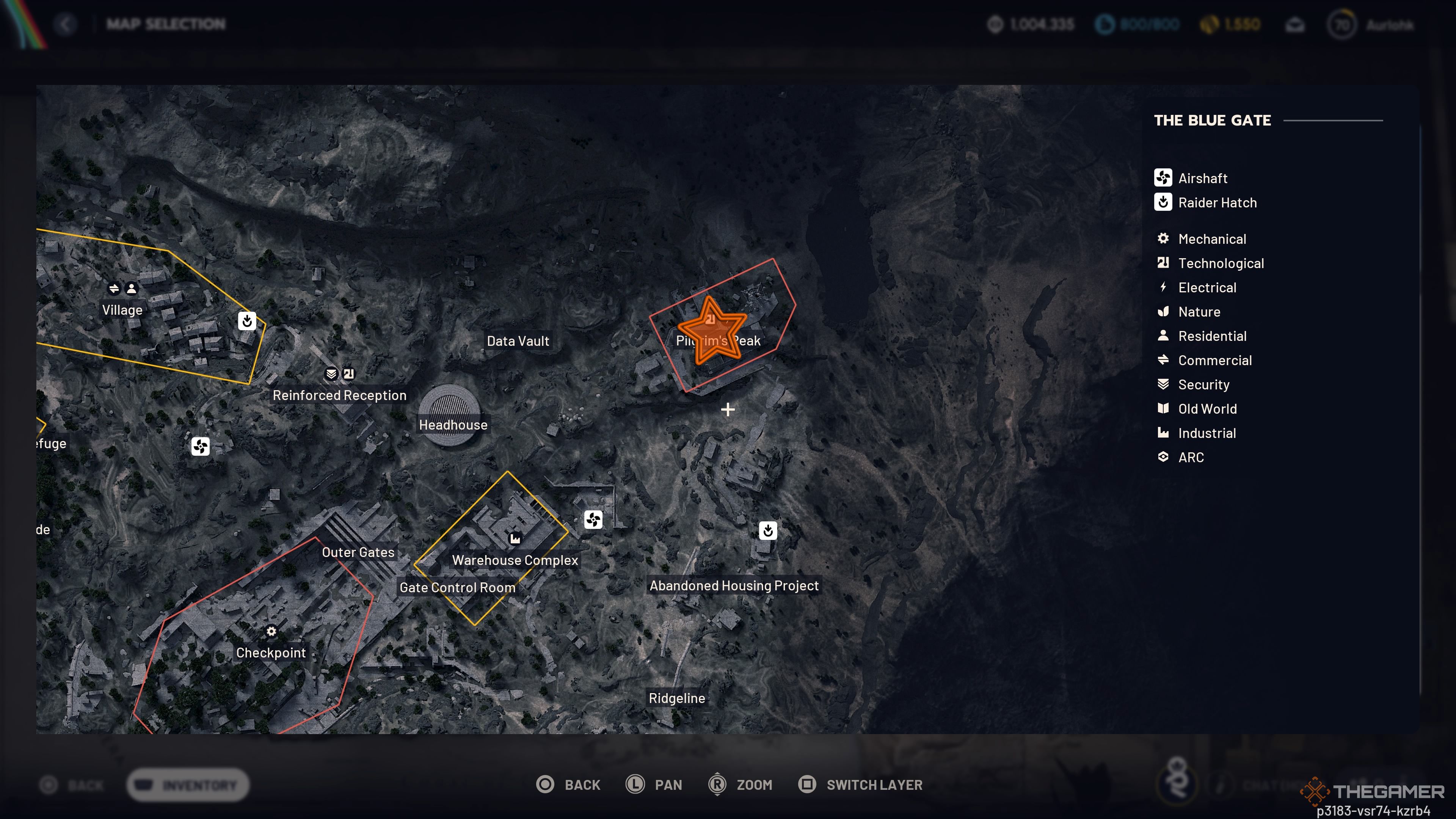Click the Aurlohk player avatar top-right
Viewport: 1456px width, 819px height.
point(1343,24)
